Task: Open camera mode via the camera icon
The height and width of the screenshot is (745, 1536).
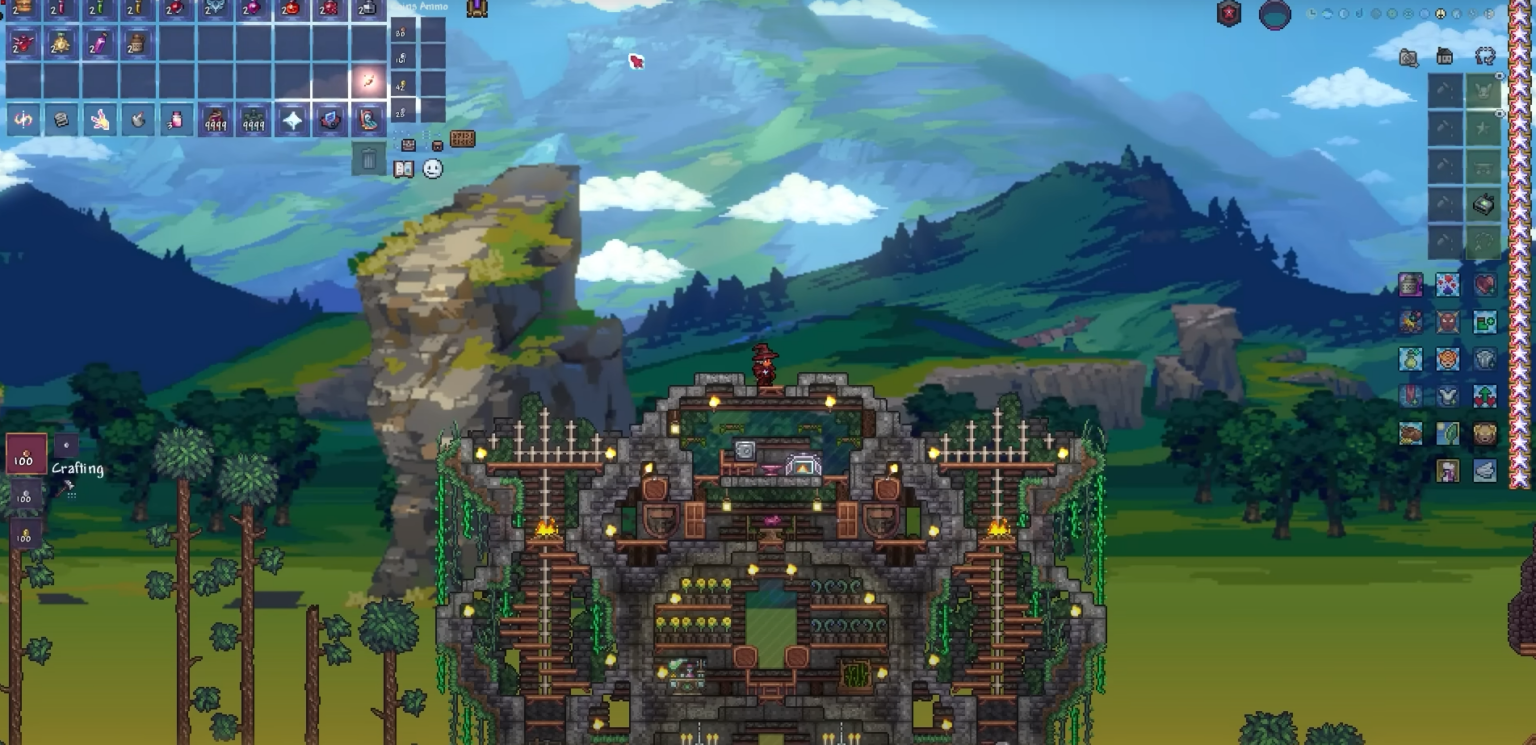Action: 1409,58
